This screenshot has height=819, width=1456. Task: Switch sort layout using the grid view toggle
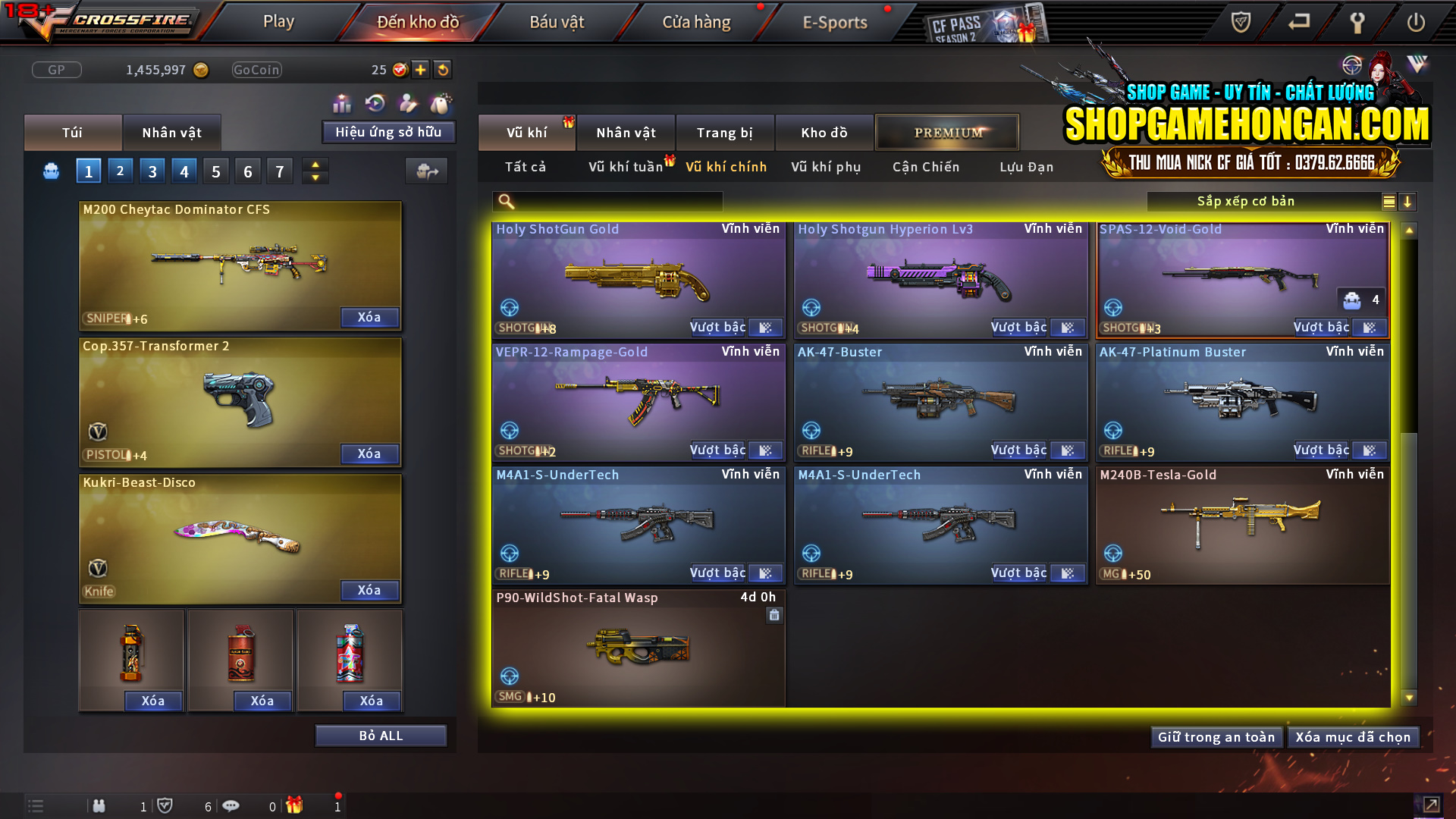coord(1389,202)
